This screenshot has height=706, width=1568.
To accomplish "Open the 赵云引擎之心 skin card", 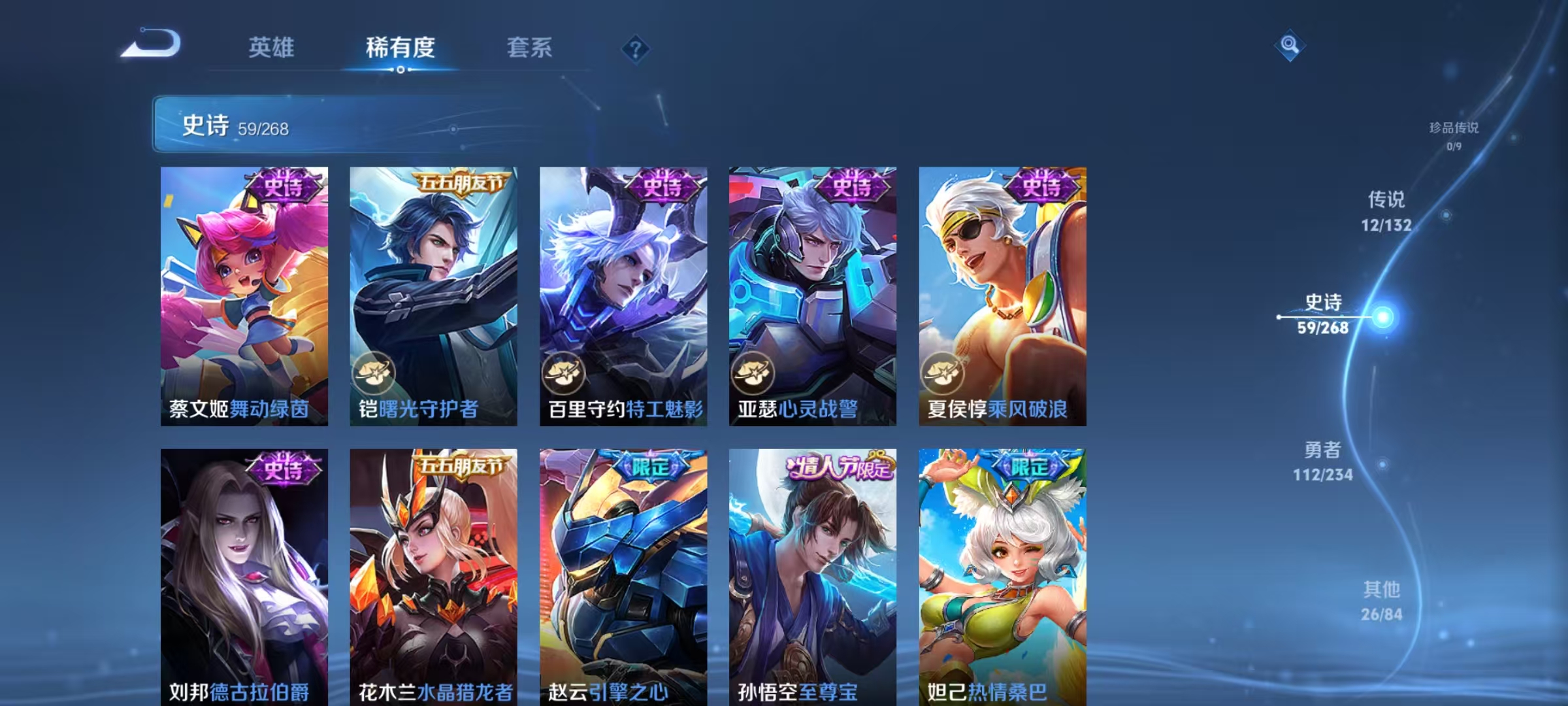I will point(622,575).
